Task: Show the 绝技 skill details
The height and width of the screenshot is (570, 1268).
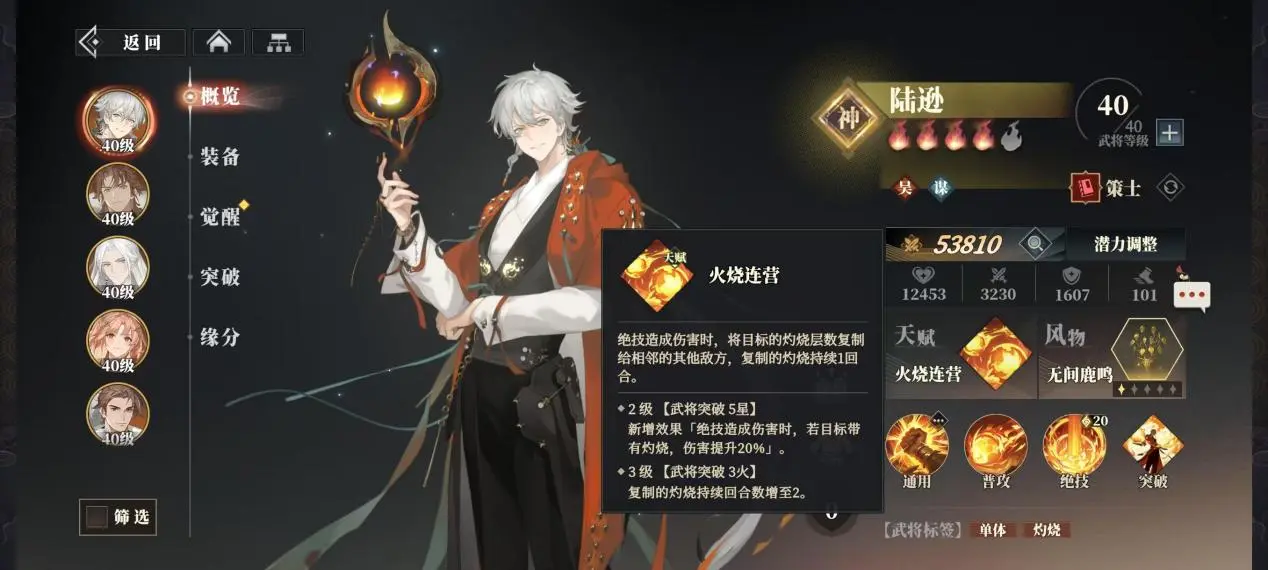Action: [1074, 445]
